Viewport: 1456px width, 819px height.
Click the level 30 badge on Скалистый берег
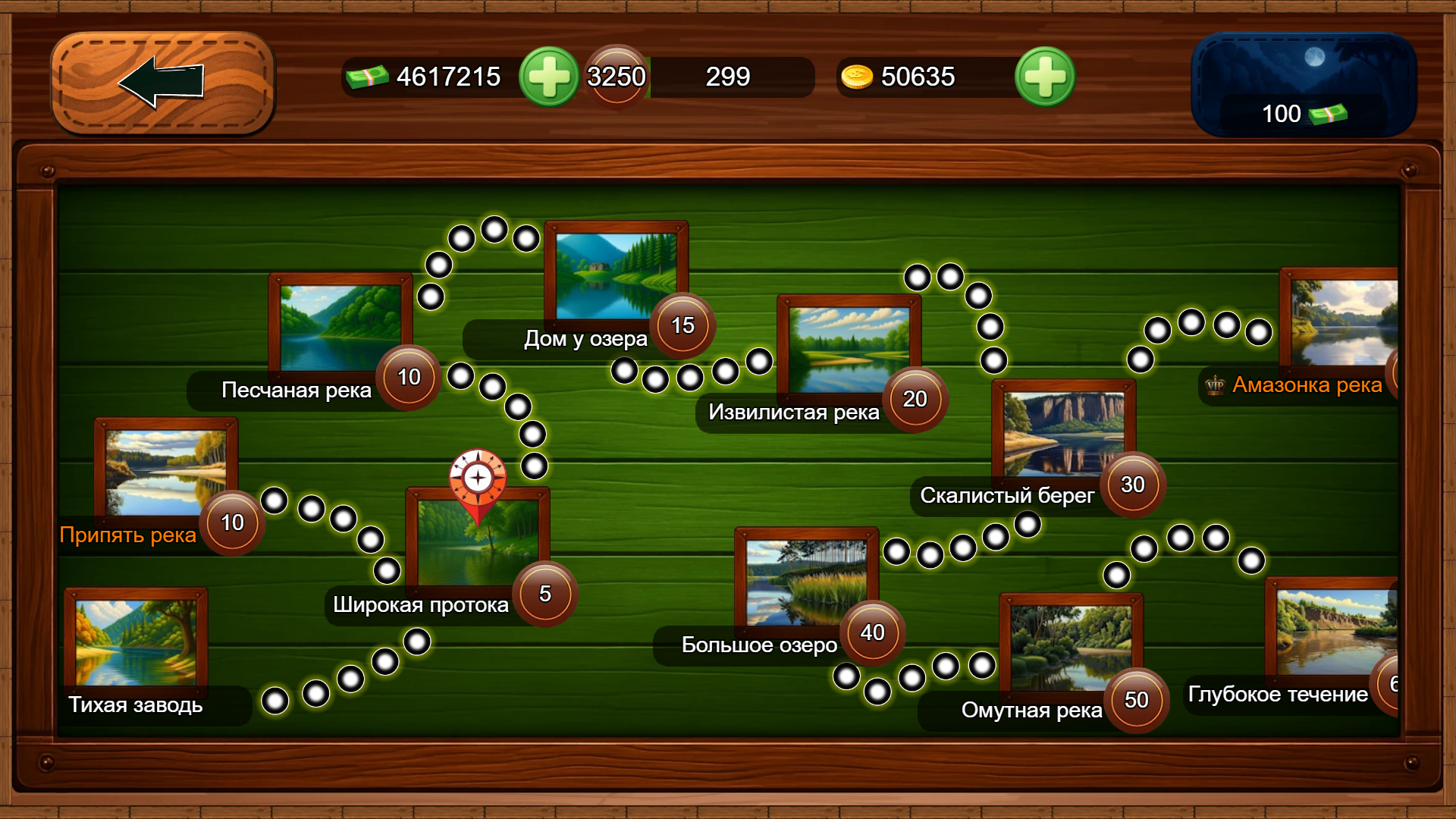point(1134,486)
